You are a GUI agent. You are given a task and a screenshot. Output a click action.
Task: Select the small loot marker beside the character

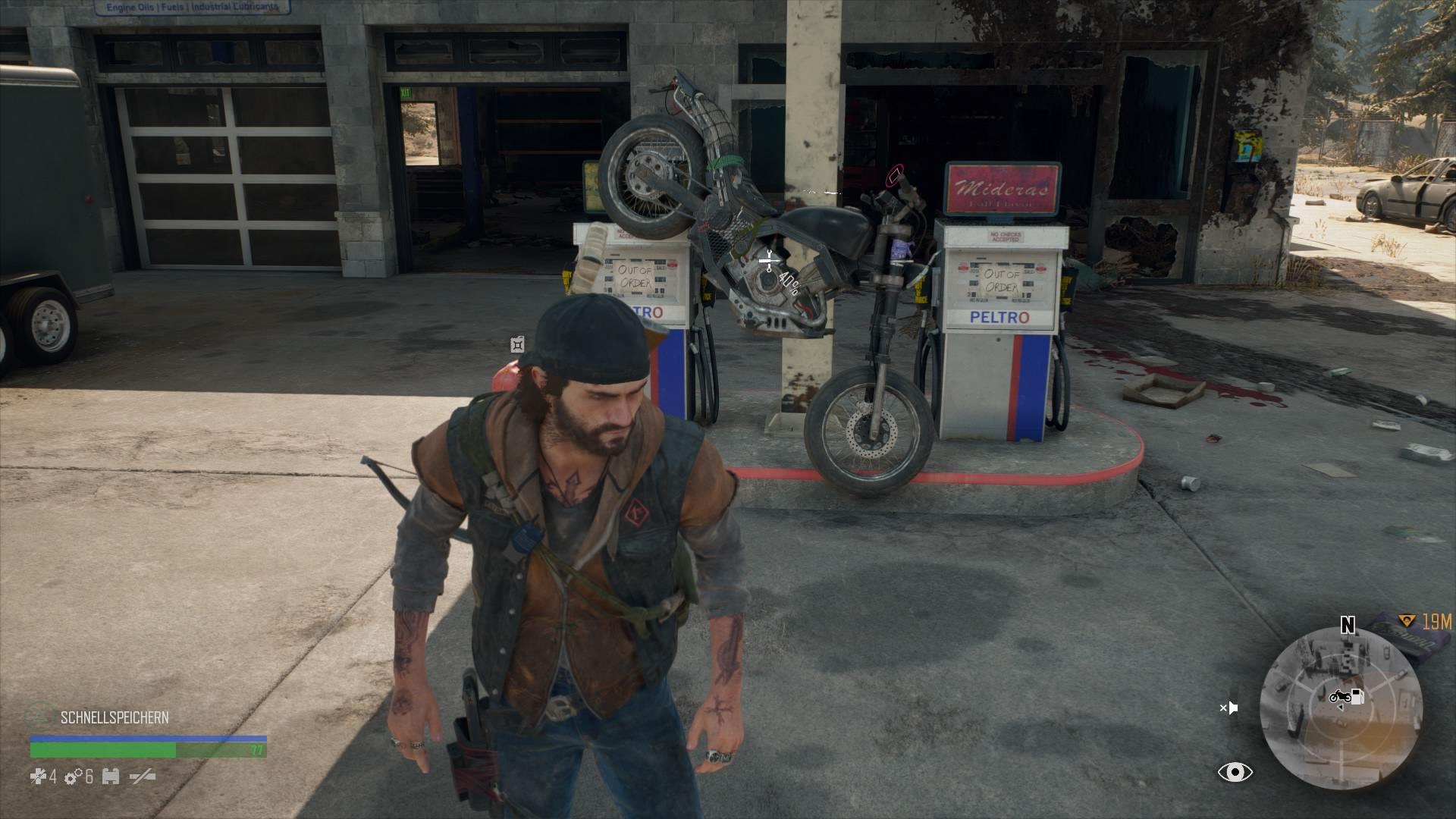[x=517, y=345]
